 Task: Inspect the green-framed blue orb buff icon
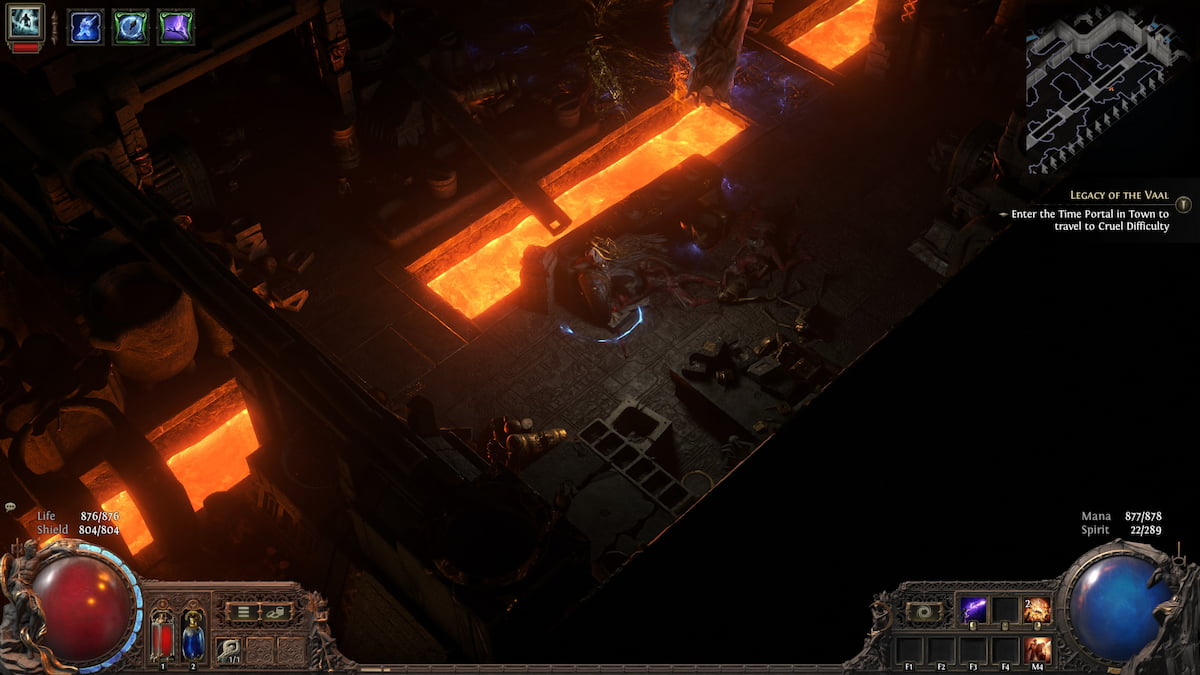(130, 26)
